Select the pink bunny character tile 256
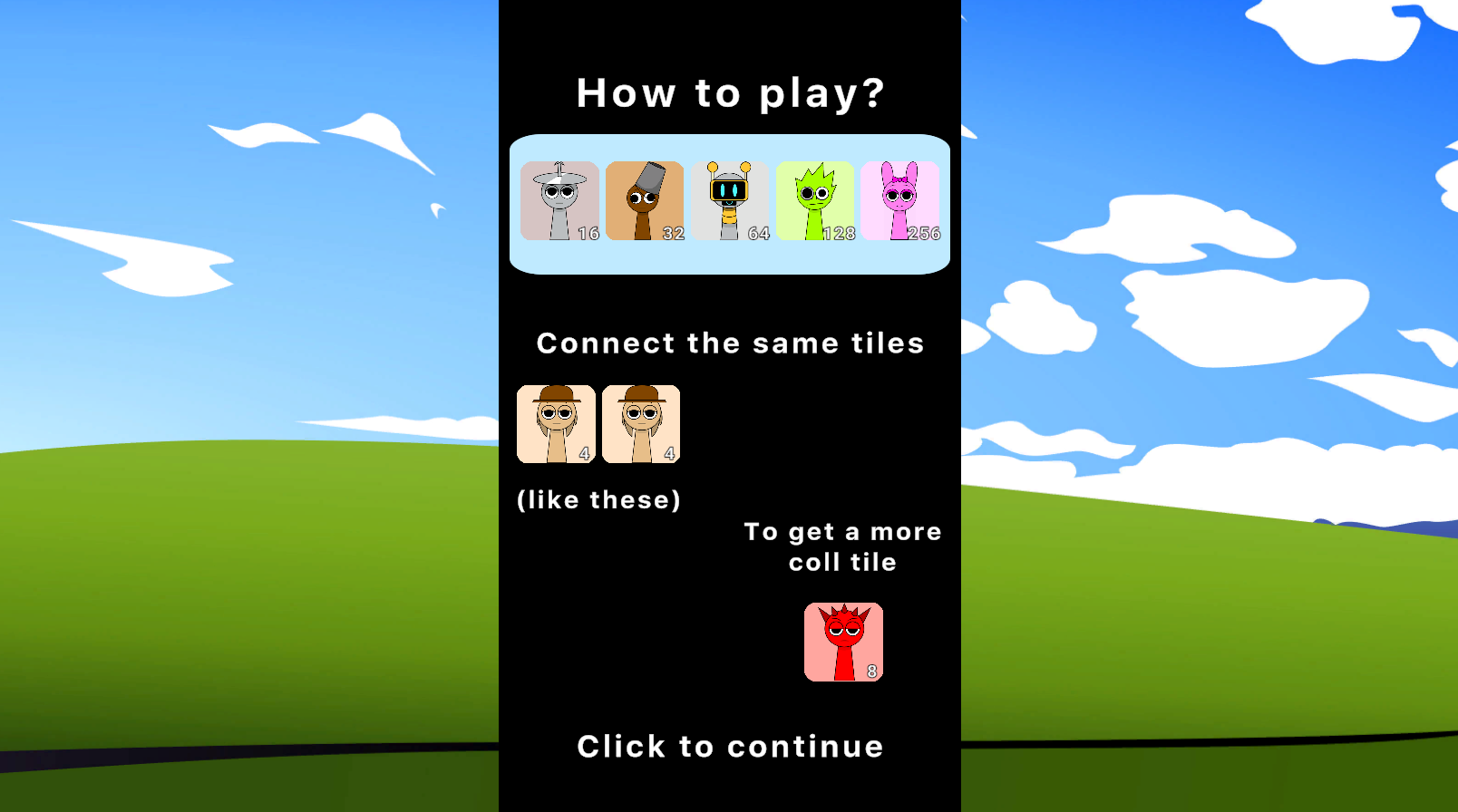1458x812 pixels. click(900, 201)
